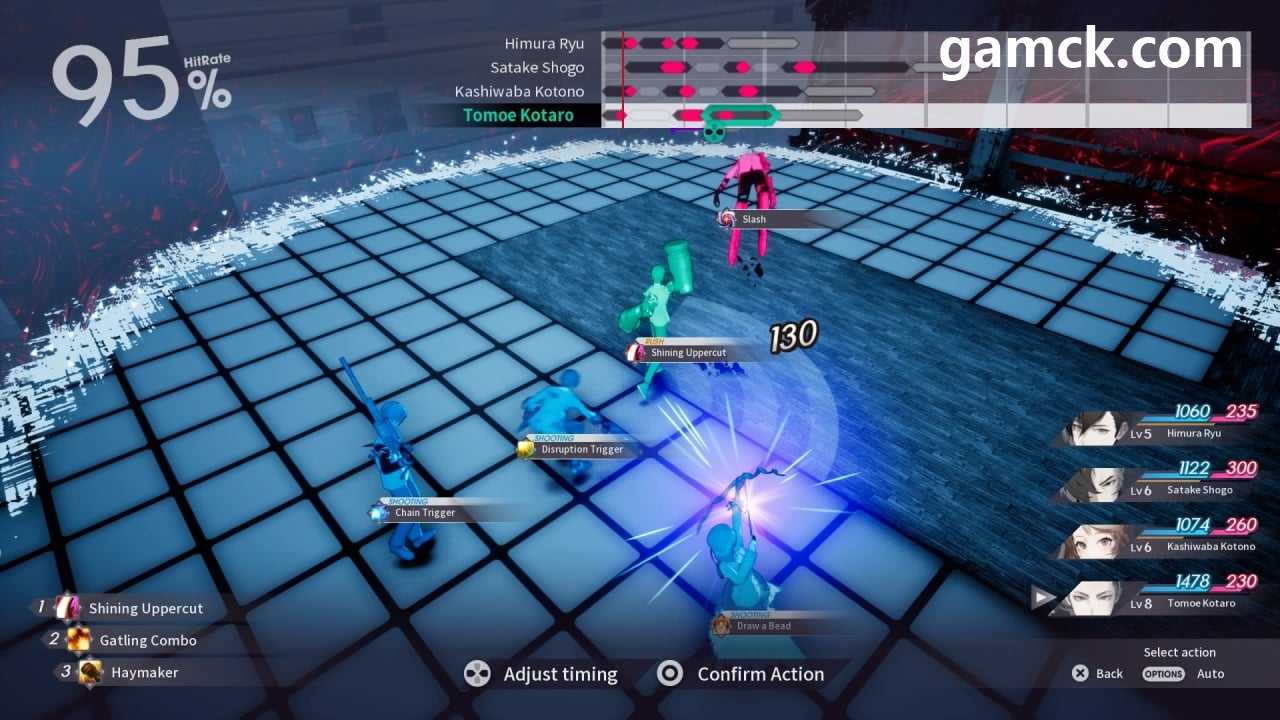Click the Chain Trigger action label
Viewport: 1280px width, 720px height.
[424, 513]
